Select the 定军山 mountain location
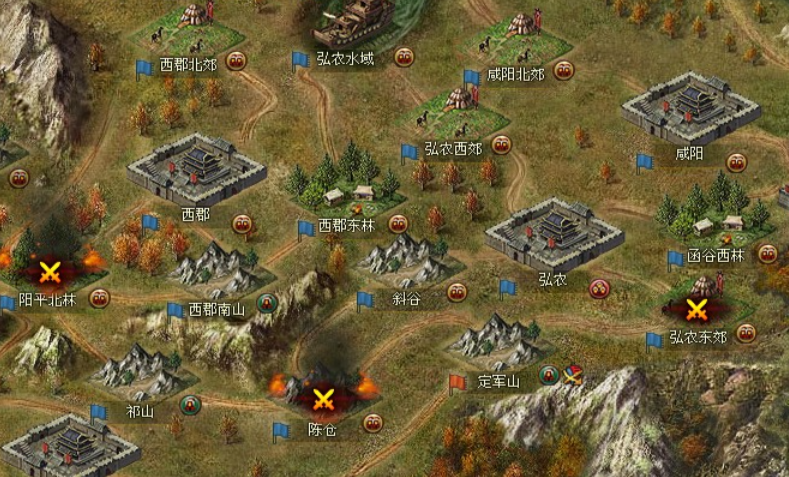The image size is (789, 477). tap(497, 340)
